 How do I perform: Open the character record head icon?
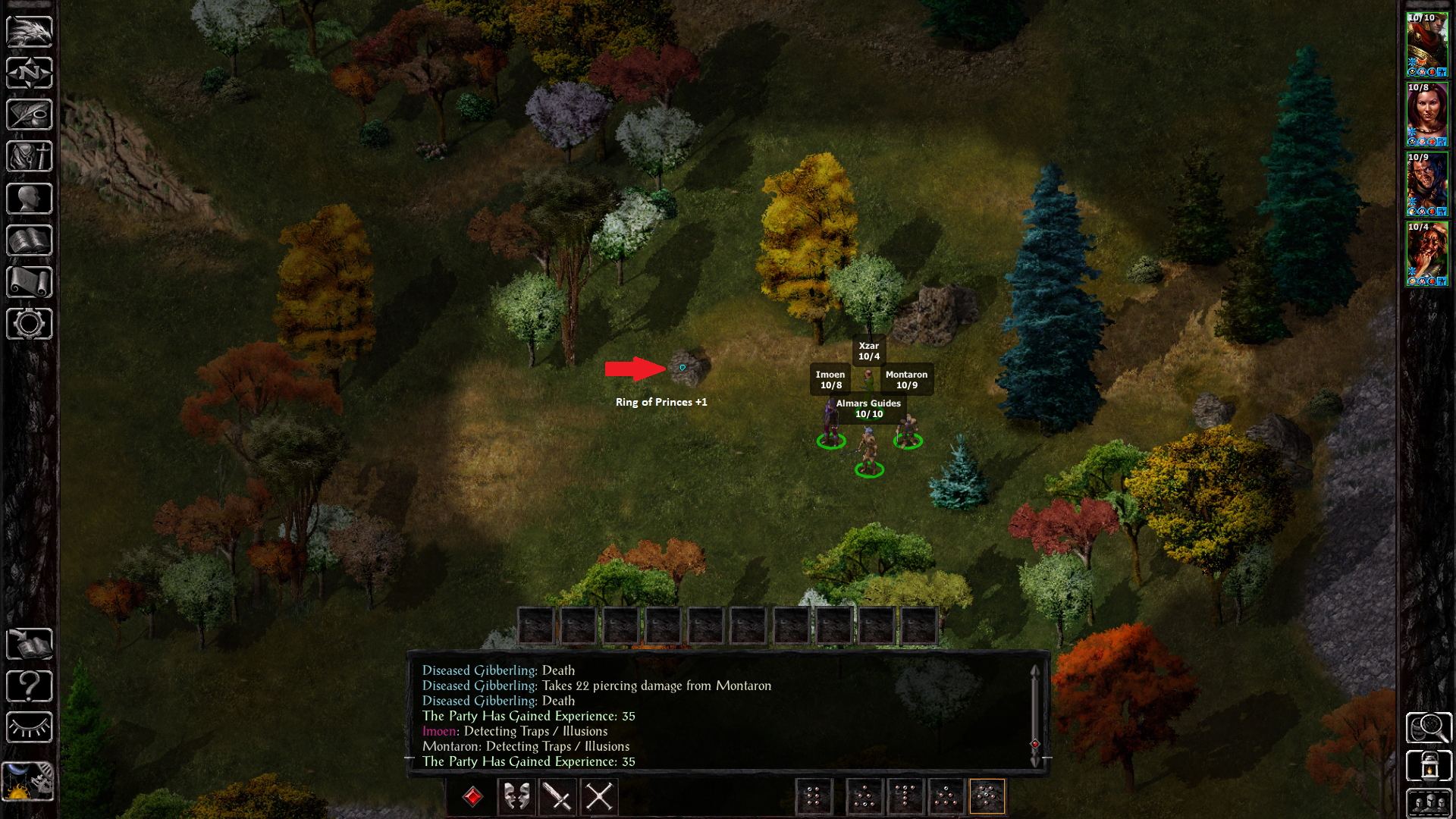[x=30, y=199]
